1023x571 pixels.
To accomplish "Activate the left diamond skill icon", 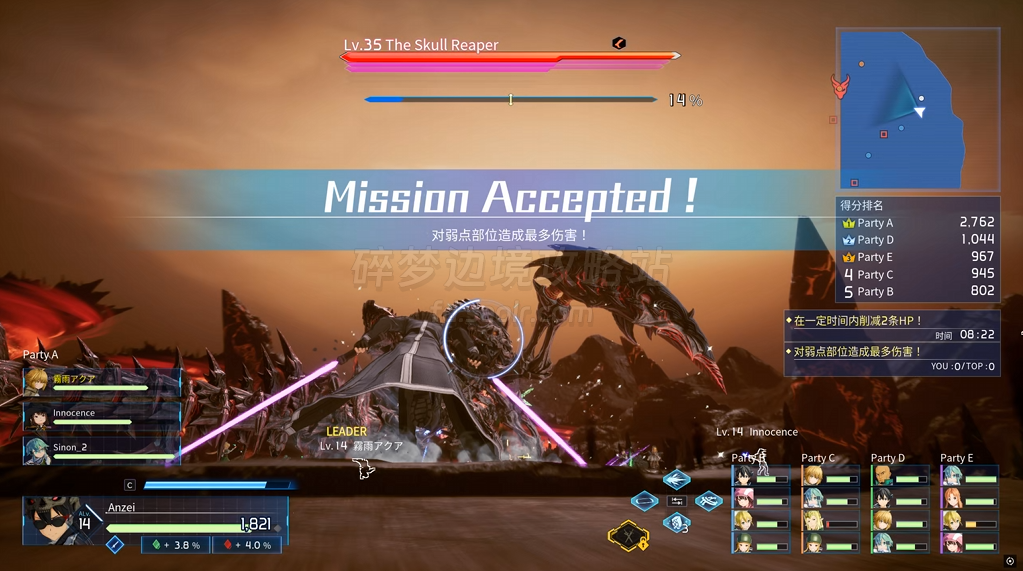I will tap(645, 500).
